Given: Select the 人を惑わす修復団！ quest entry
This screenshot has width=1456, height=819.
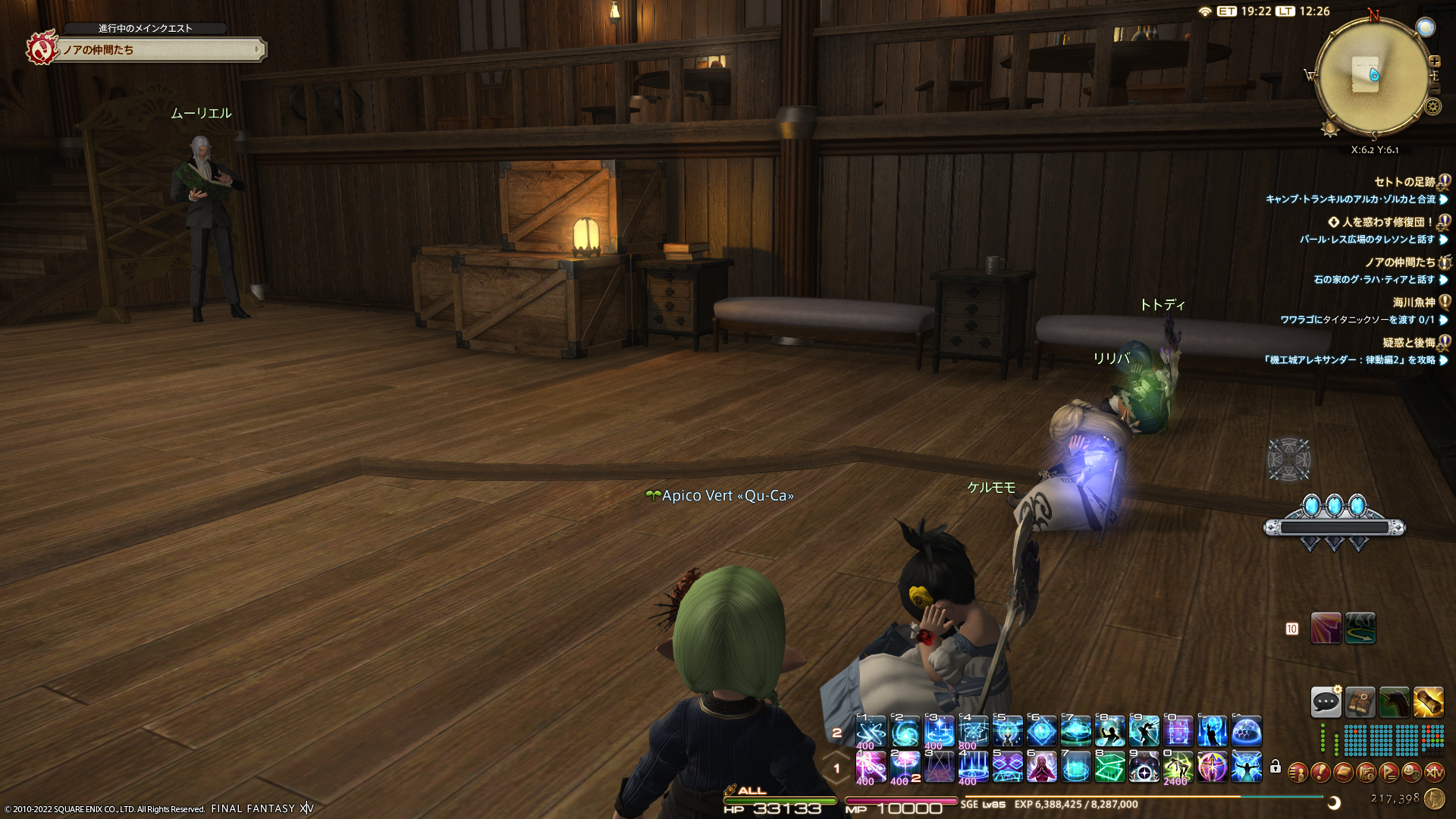Looking at the screenshot, I should click(1388, 222).
